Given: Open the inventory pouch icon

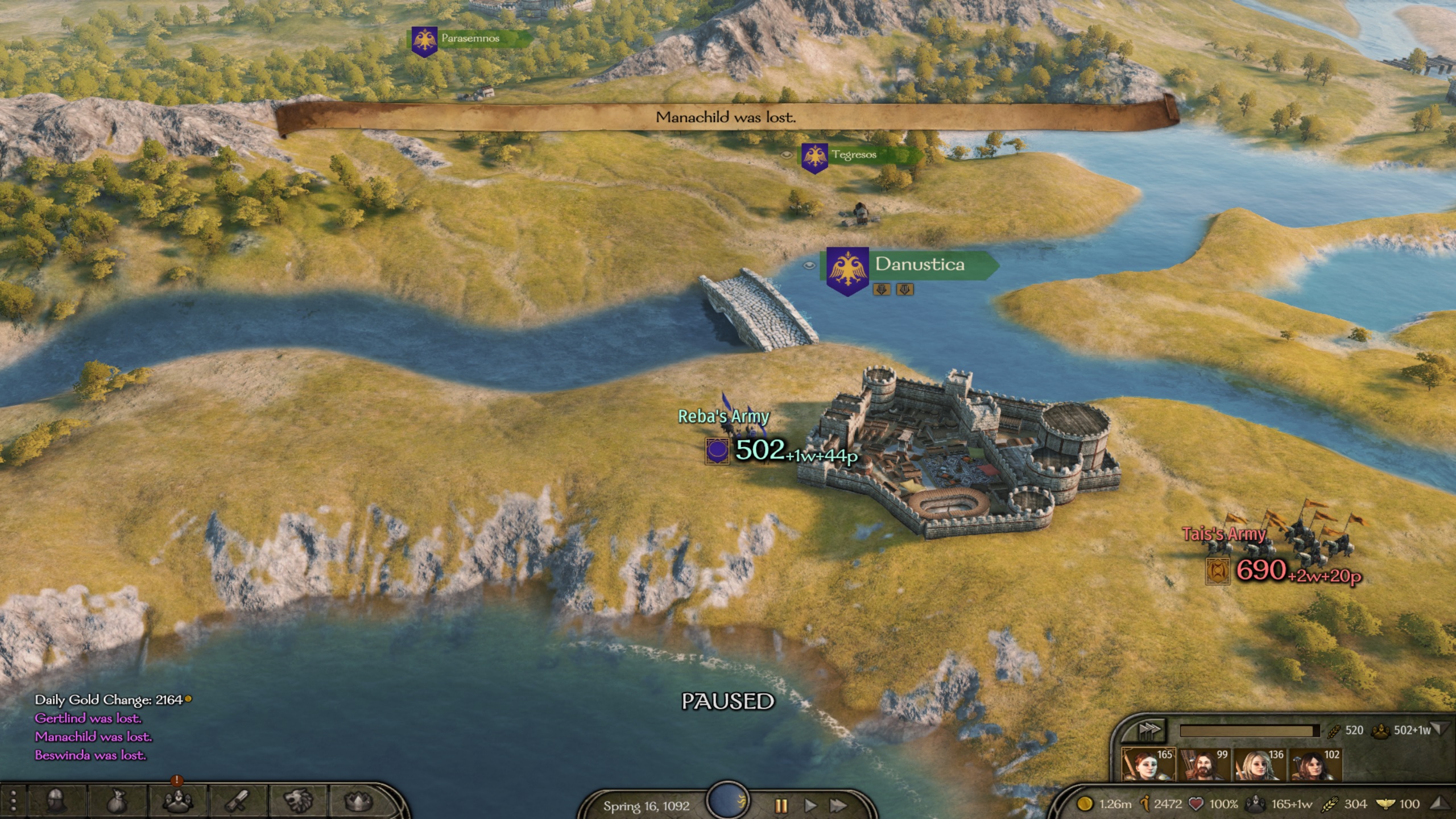Looking at the screenshot, I should pyautogui.click(x=117, y=802).
